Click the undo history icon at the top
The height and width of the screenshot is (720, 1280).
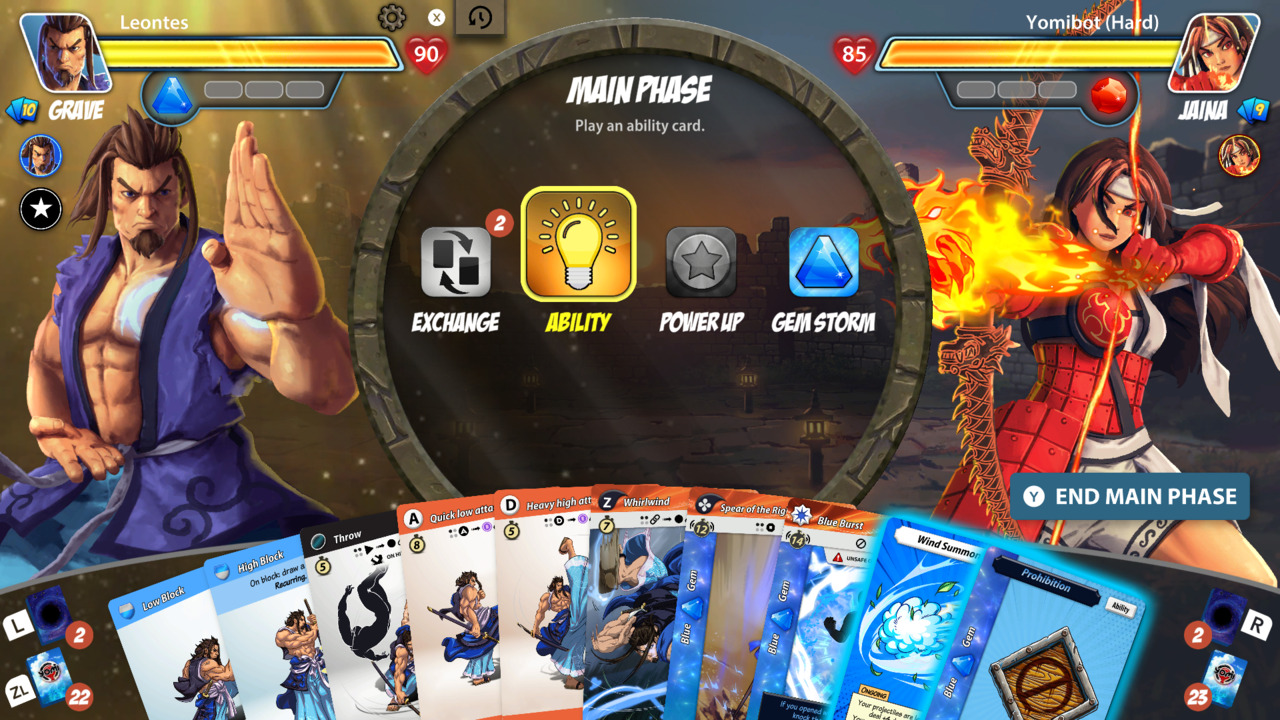[479, 18]
